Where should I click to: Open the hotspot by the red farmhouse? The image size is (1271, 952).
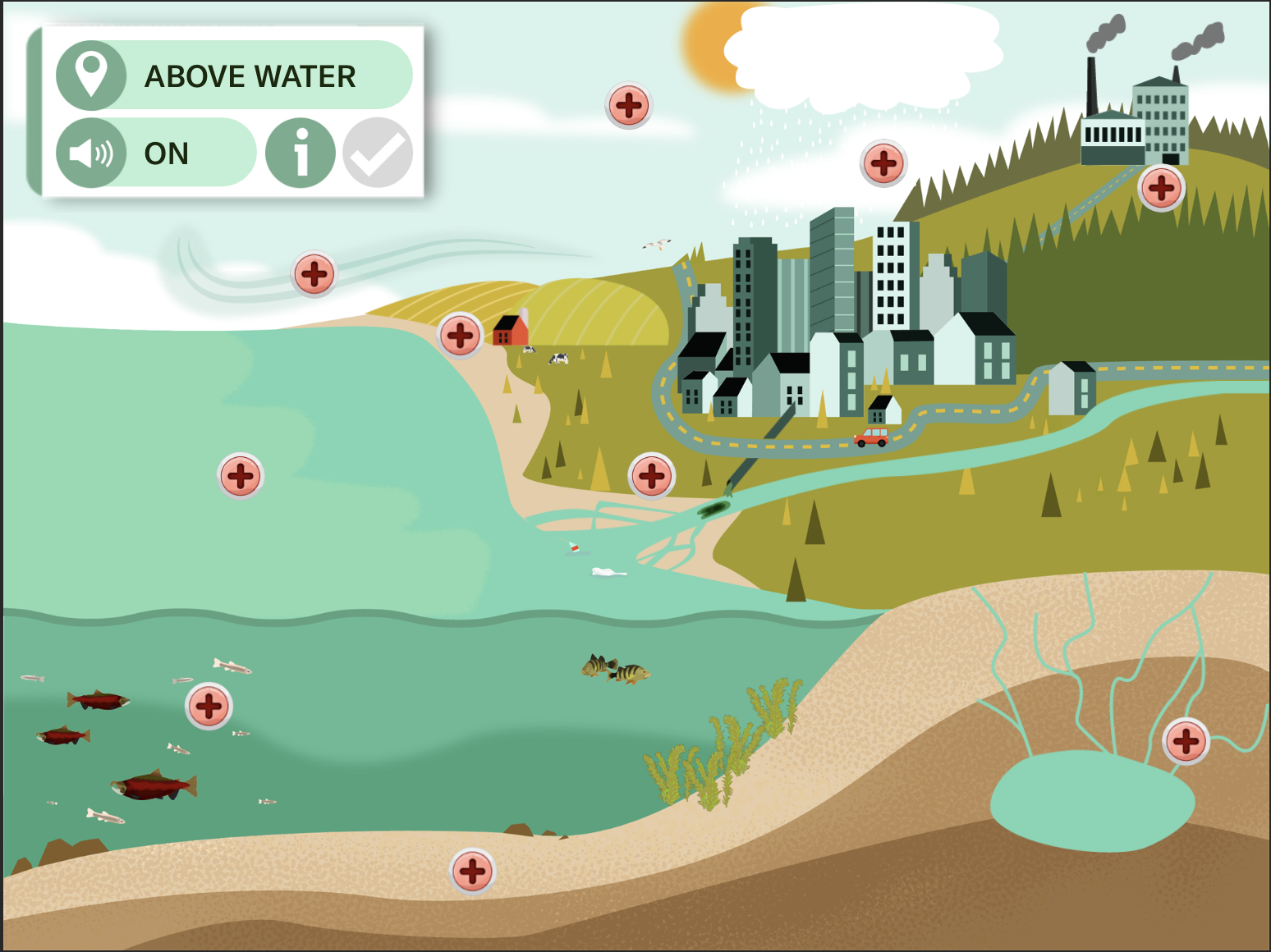(461, 335)
